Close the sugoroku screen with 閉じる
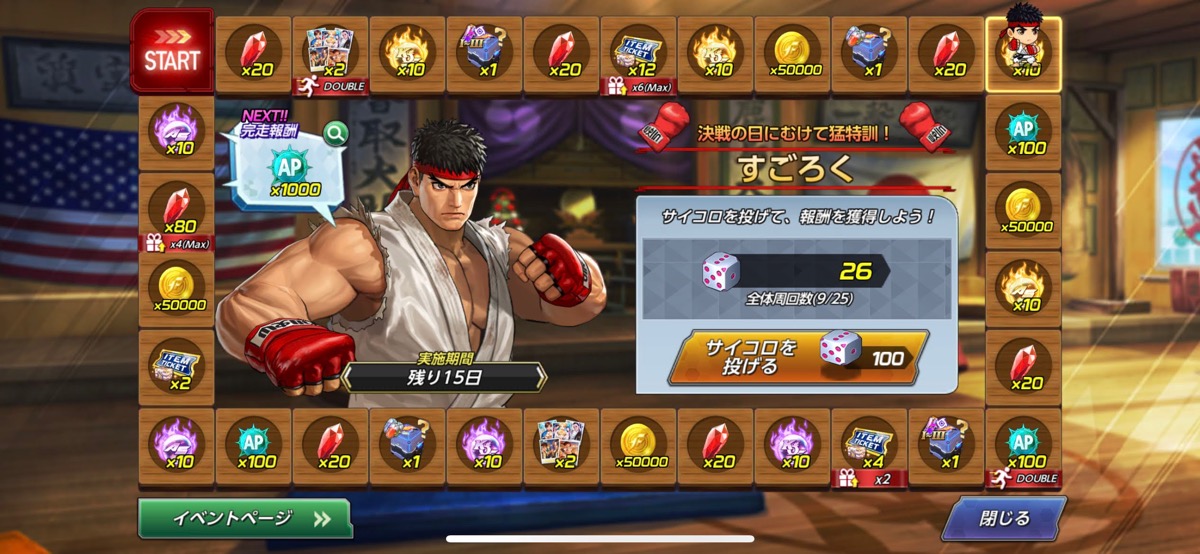 tap(1003, 518)
